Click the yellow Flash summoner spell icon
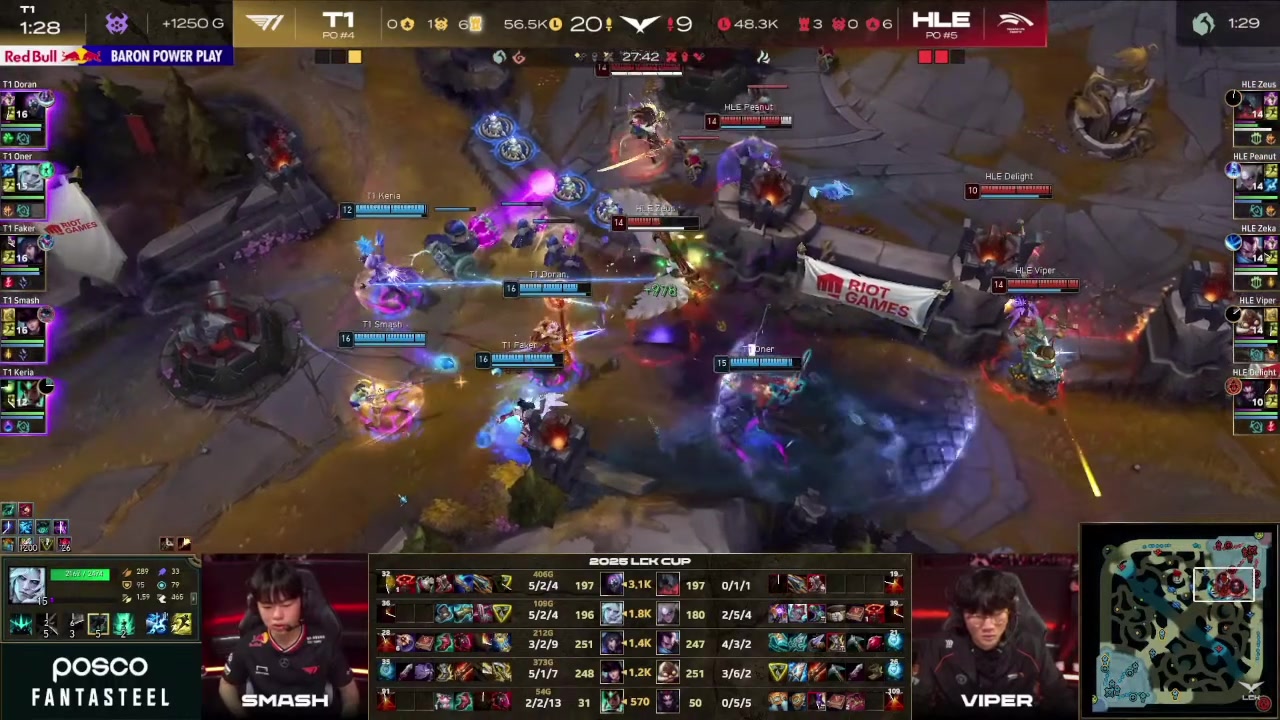 181,624
